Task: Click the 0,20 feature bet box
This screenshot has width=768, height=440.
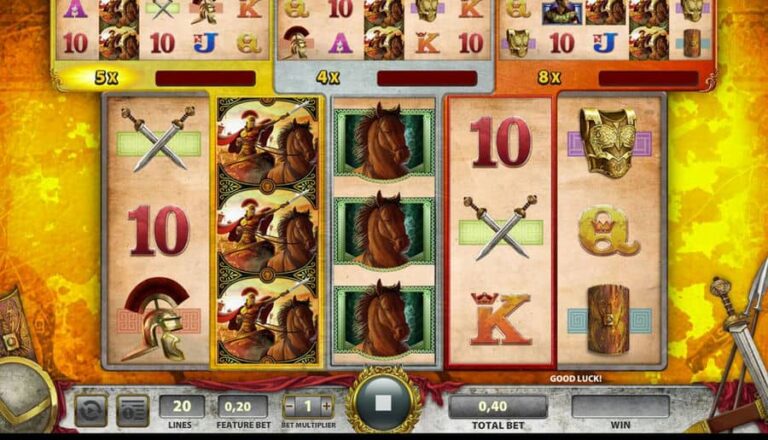Action: 243,405
